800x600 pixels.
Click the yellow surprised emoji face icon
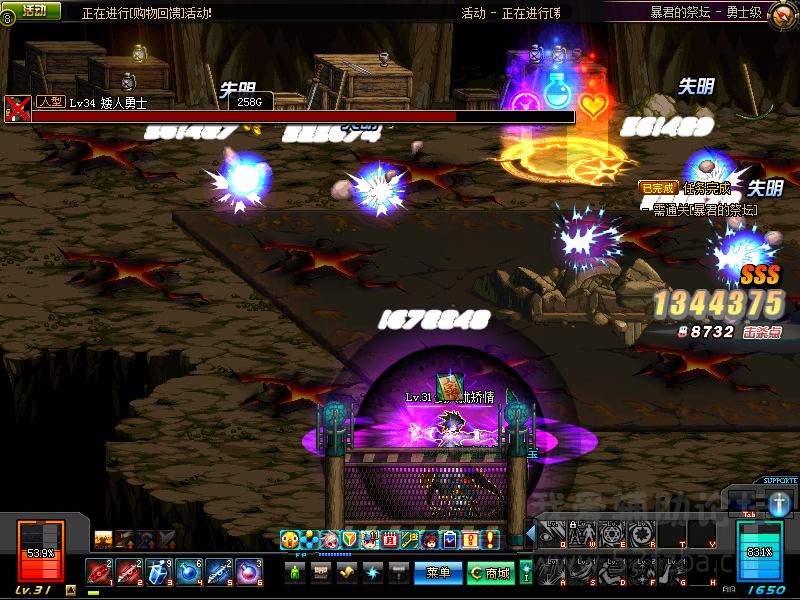coord(289,540)
